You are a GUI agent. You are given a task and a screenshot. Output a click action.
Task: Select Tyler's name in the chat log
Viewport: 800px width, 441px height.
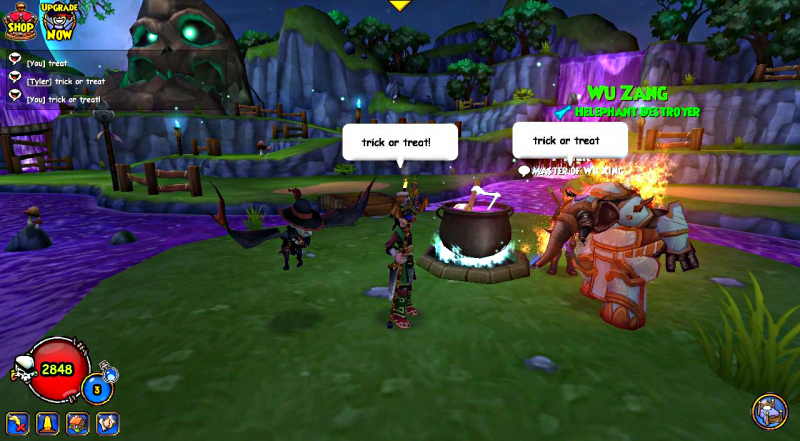coord(39,81)
